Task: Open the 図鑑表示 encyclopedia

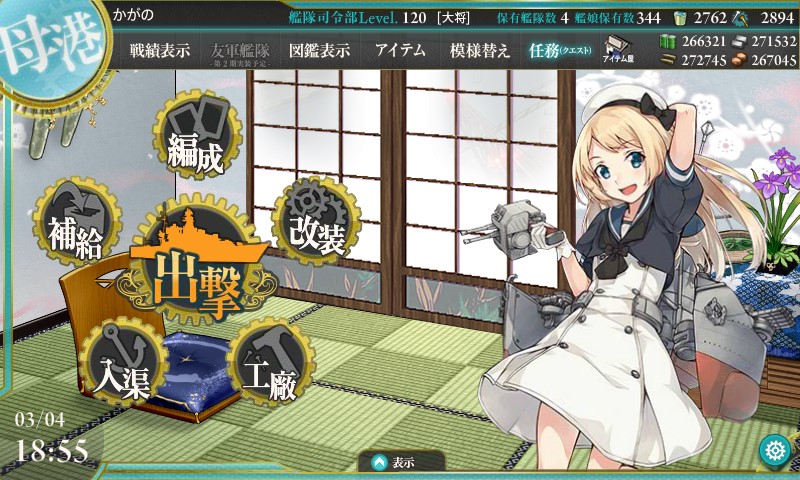Action: coord(320,51)
